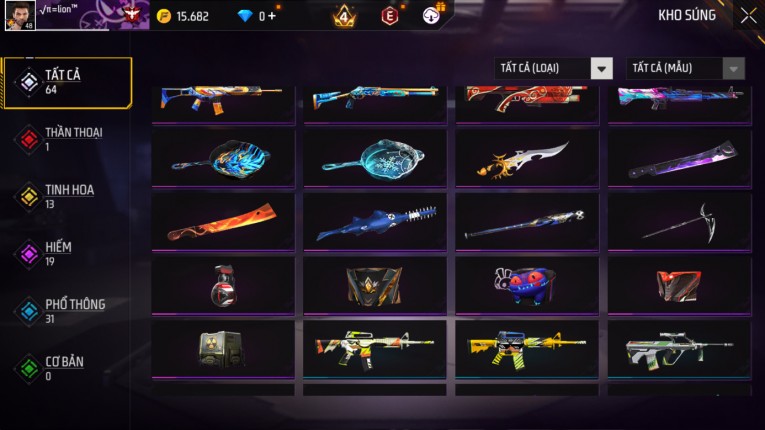Pick the snowflake frying pan skin
765x430 pixels.
coord(375,156)
